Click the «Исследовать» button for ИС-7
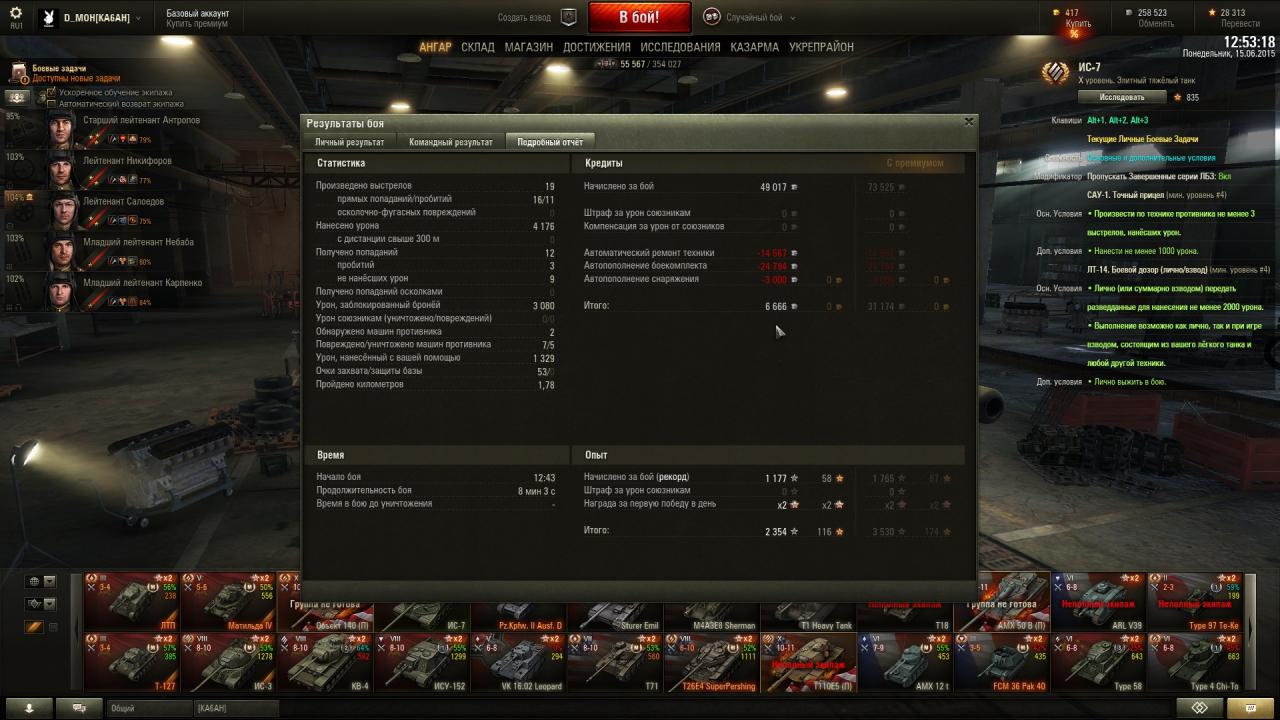 [1121, 97]
